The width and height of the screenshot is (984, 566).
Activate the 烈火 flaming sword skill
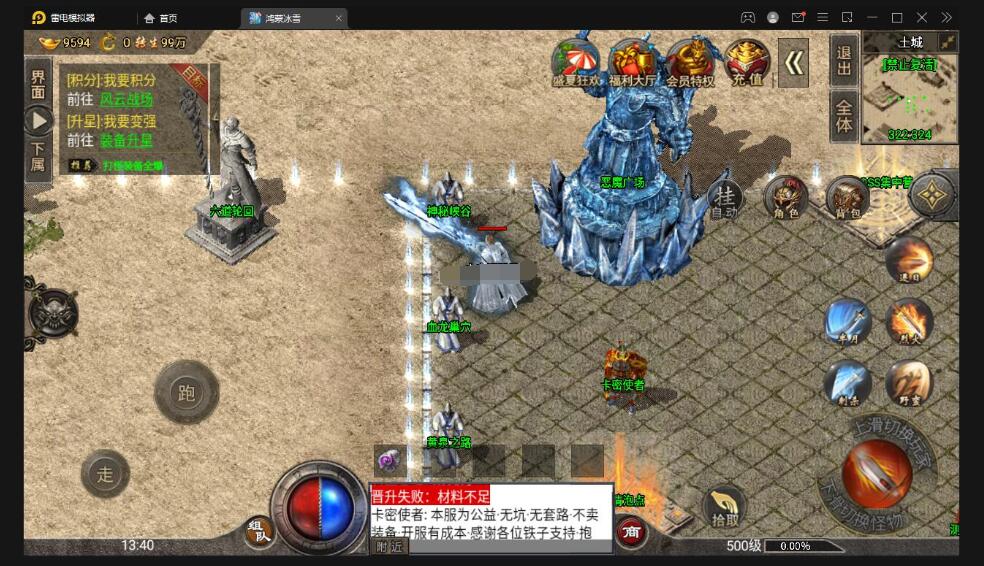coord(909,322)
